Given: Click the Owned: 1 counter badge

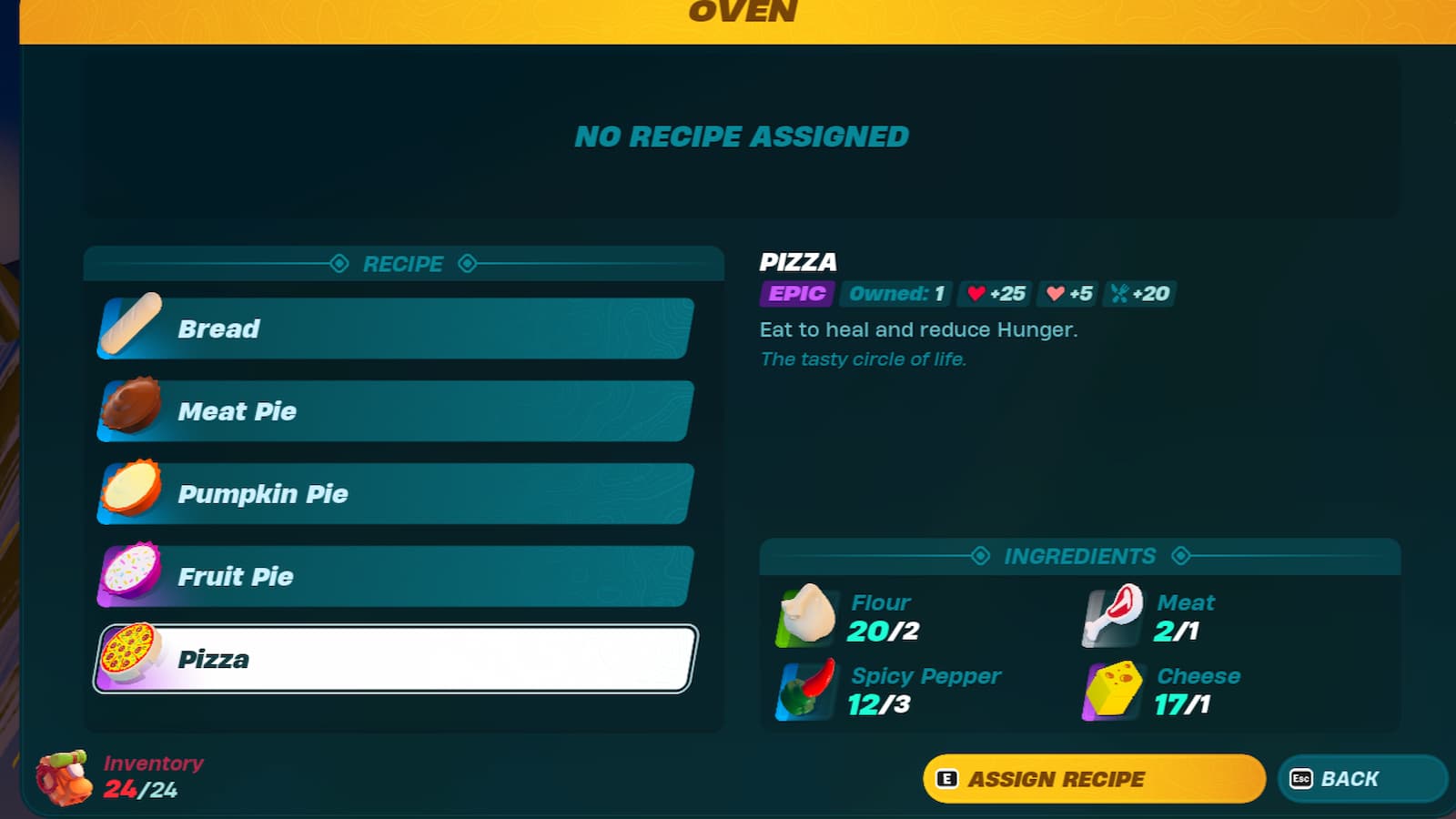Looking at the screenshot, I should (x=895, y=293).
